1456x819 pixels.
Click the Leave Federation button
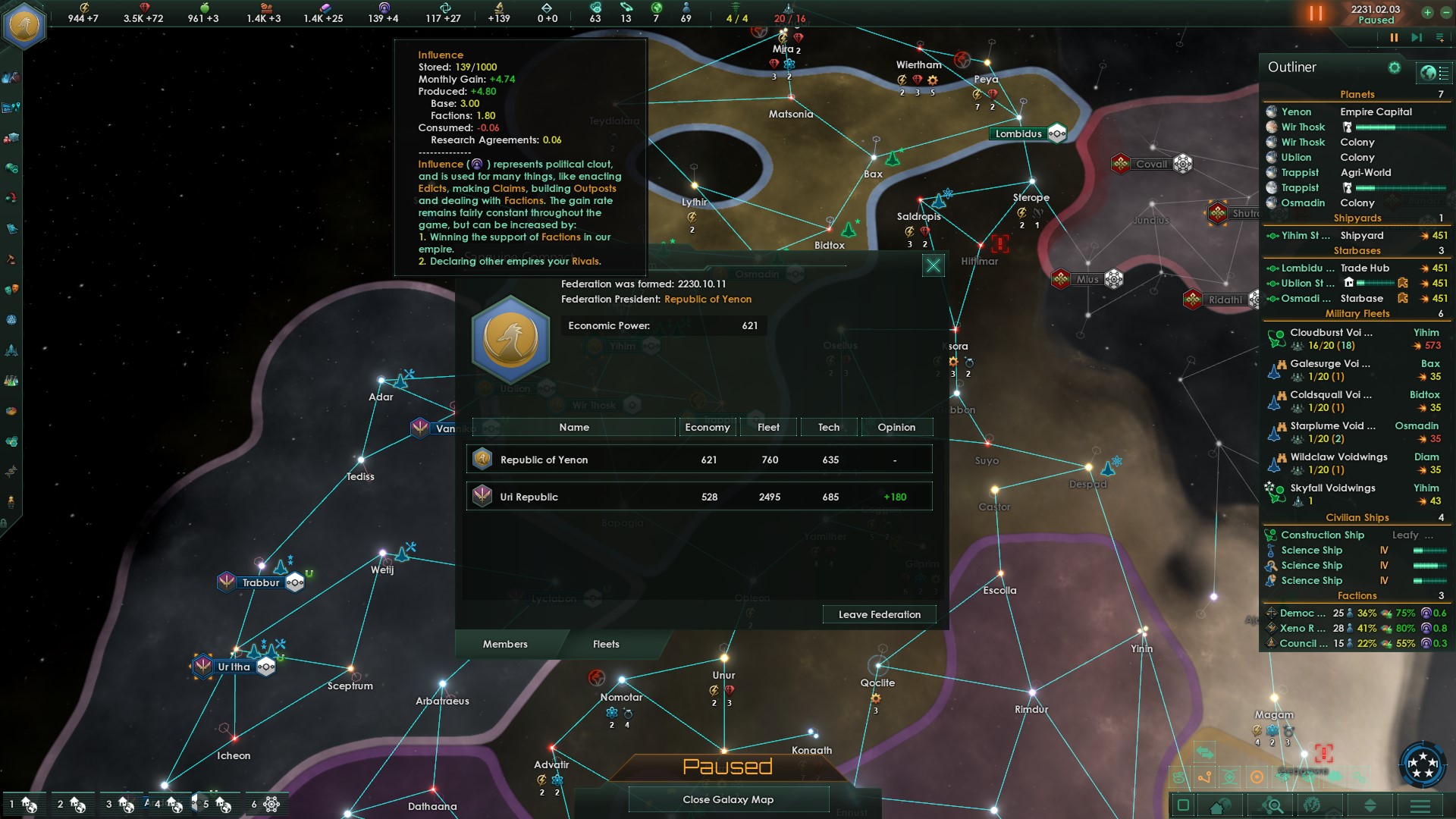(879, 614)
